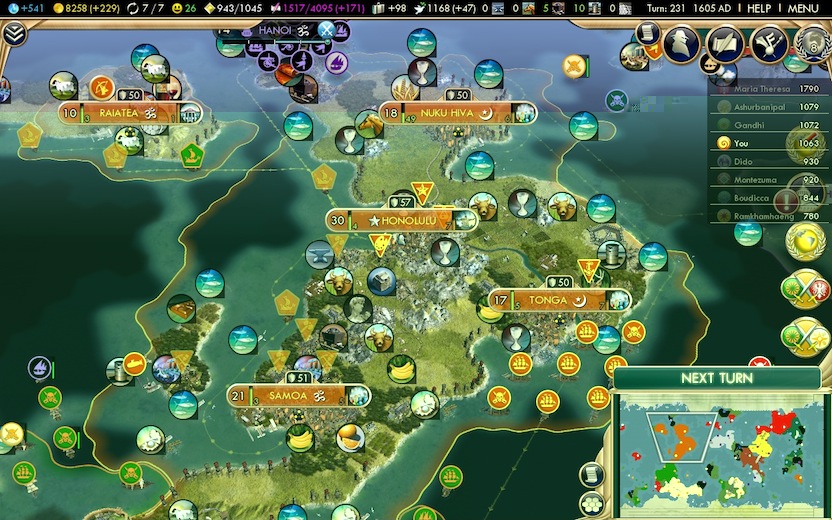Expand the research panel chevron button
832x520 pixels.
(14, 34)
